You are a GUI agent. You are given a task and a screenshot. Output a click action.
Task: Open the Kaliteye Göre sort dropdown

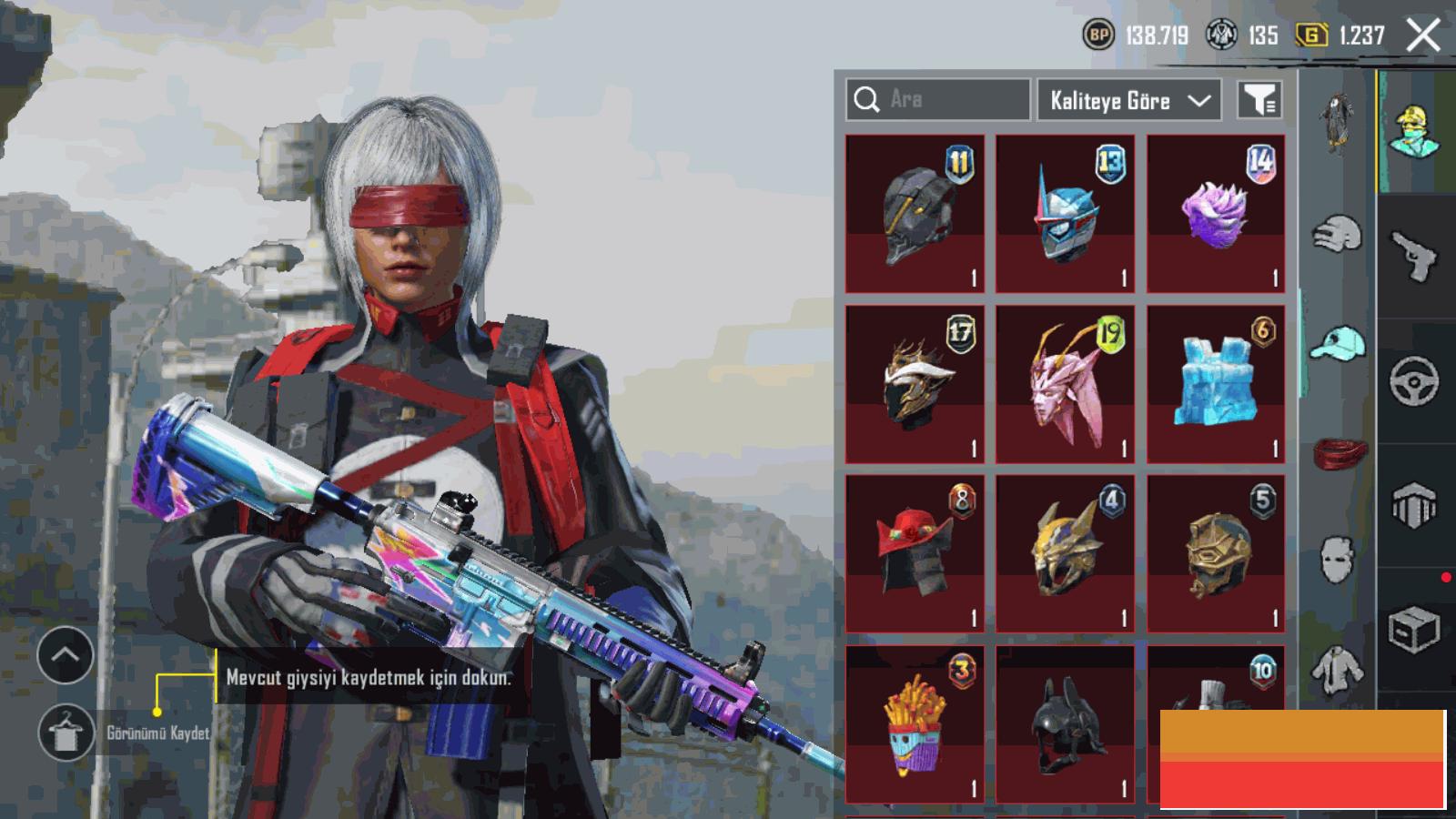(1128, 100)
